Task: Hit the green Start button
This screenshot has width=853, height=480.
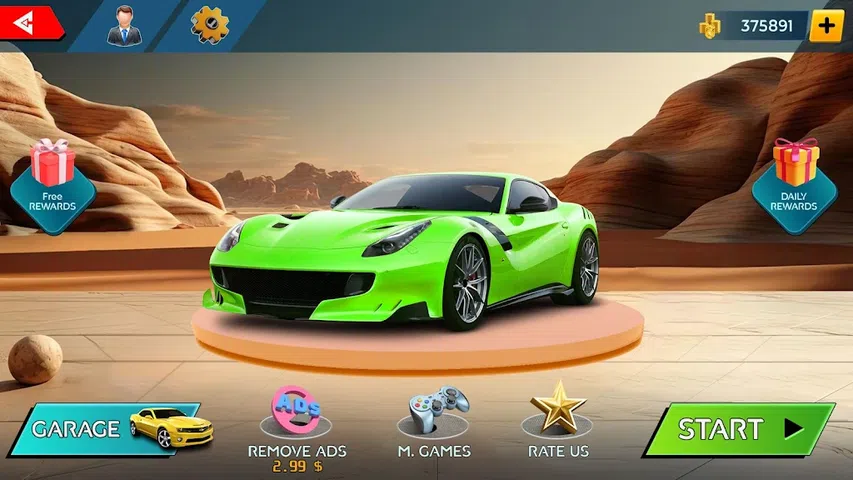Action: 740,429
